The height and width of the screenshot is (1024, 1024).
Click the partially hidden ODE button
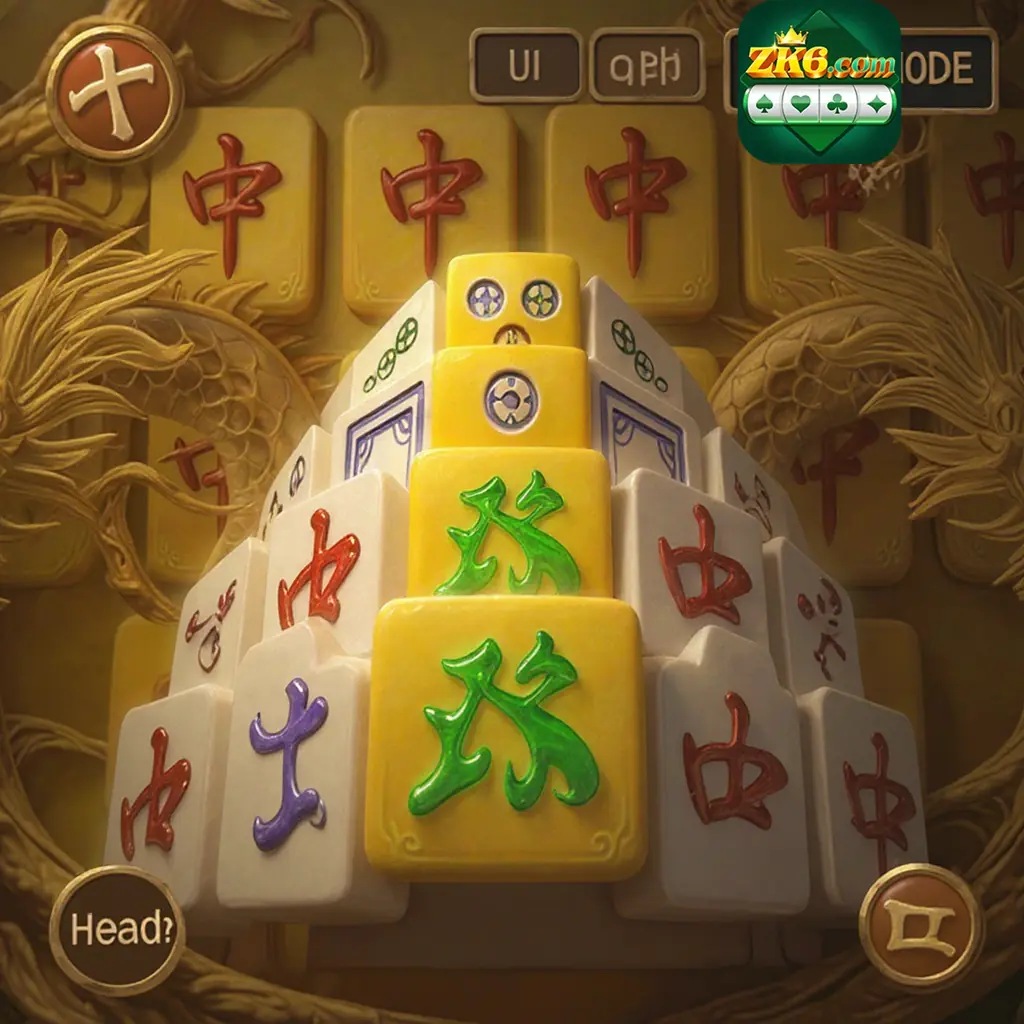point(947,69)
